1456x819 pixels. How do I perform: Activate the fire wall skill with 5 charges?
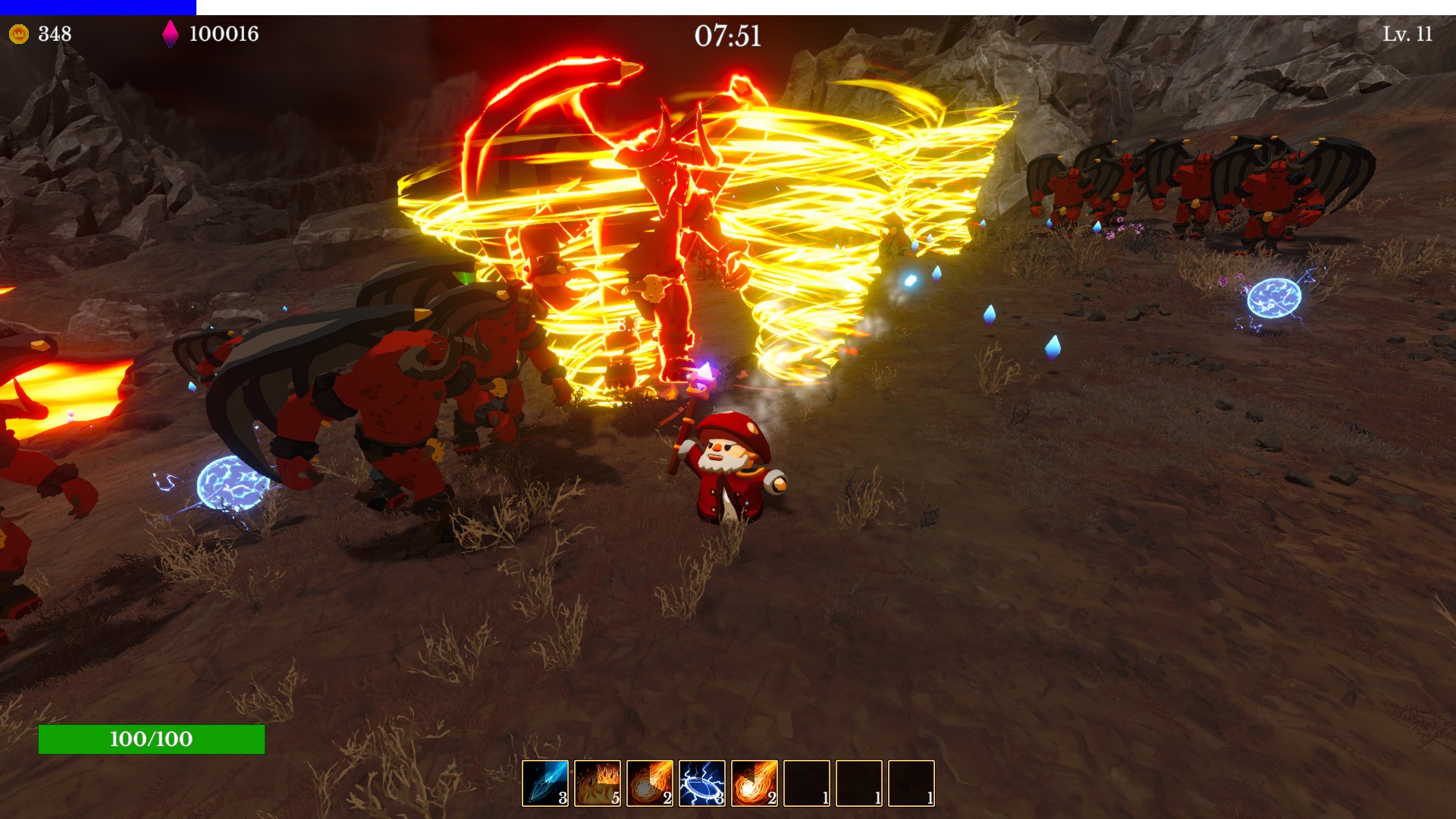coord(597,782)
